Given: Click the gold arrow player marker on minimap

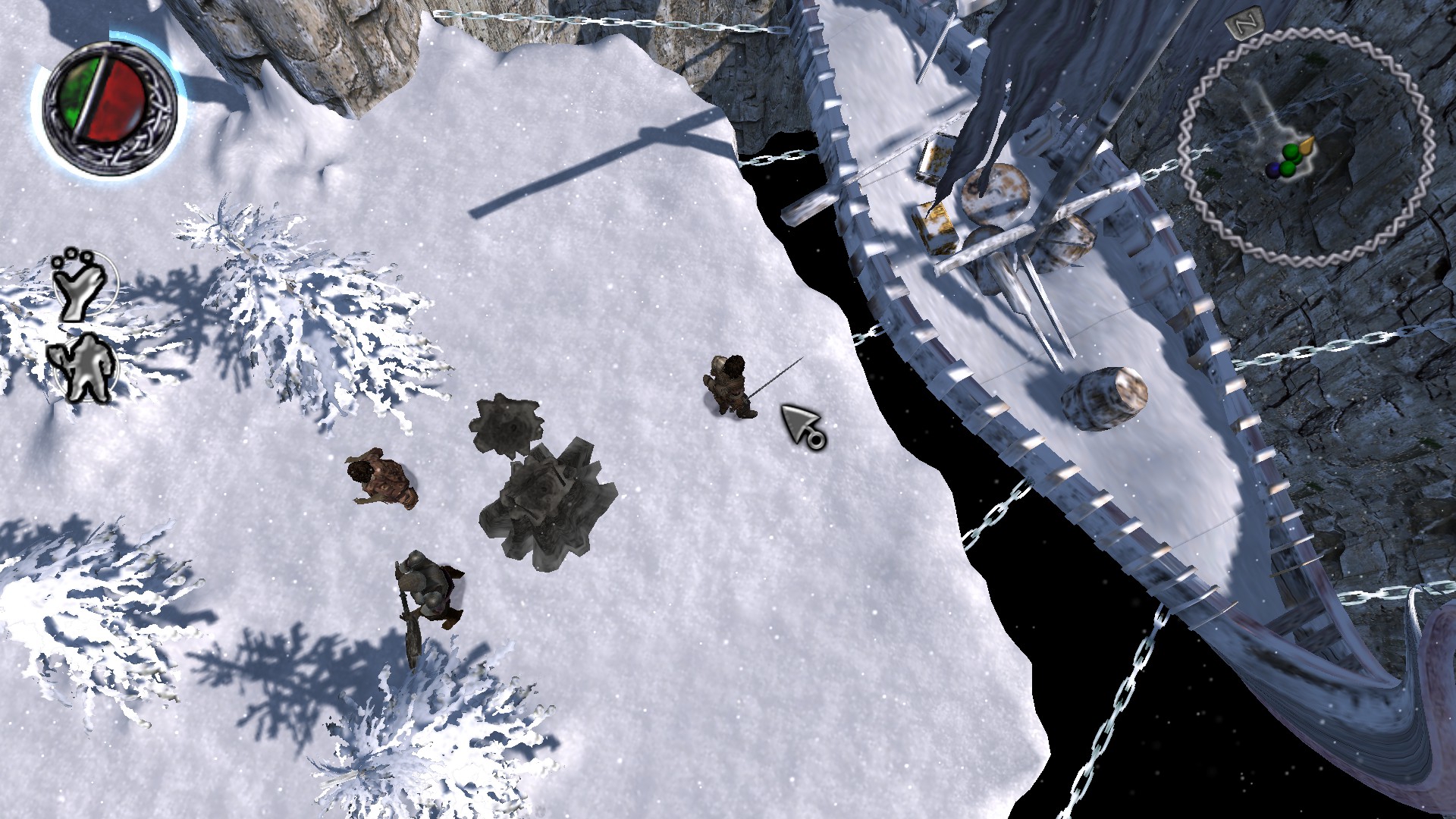Looking at the screenshot, I should 1306,145.
